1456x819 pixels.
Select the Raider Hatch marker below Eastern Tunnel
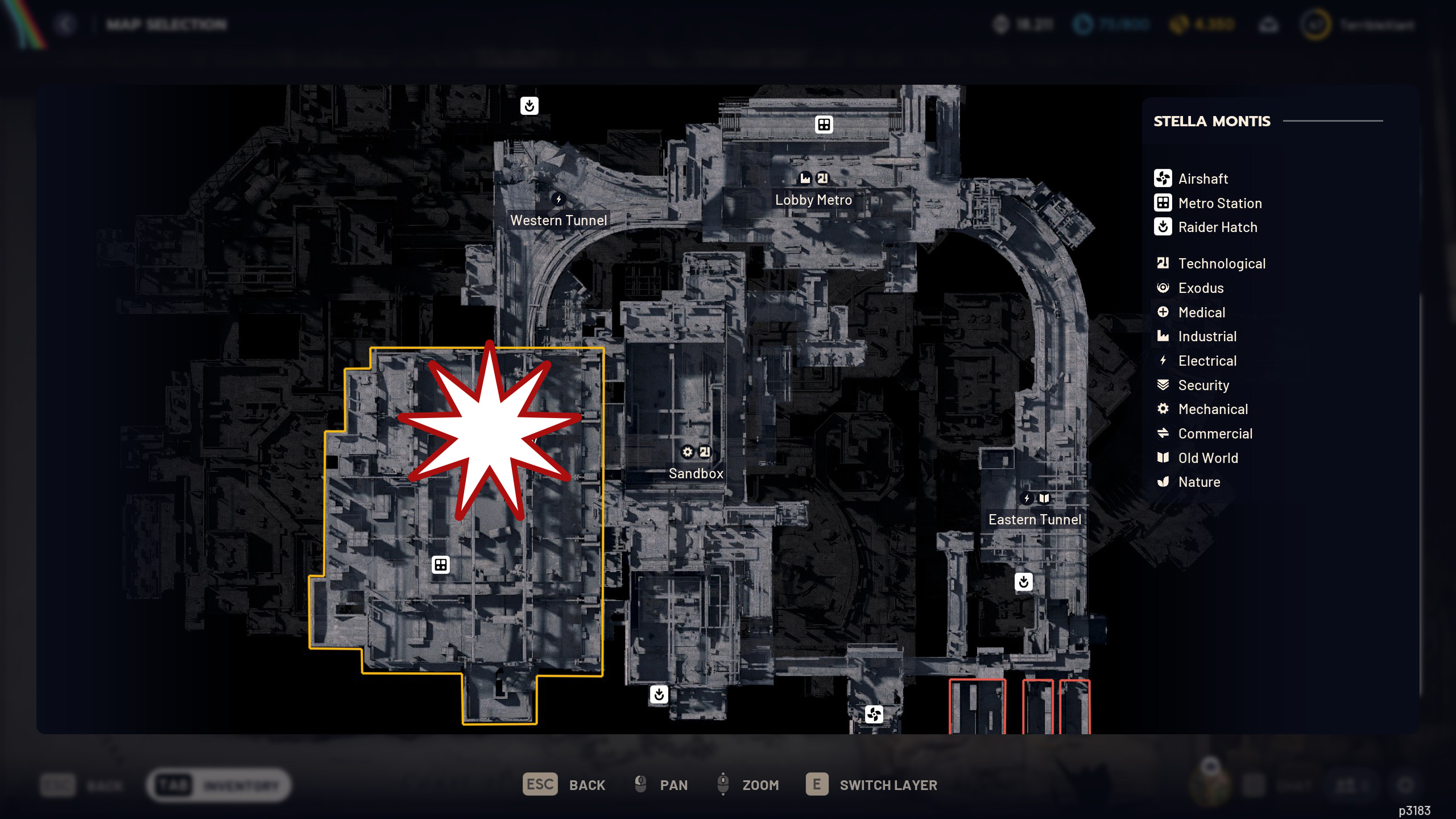(1024, 582)
